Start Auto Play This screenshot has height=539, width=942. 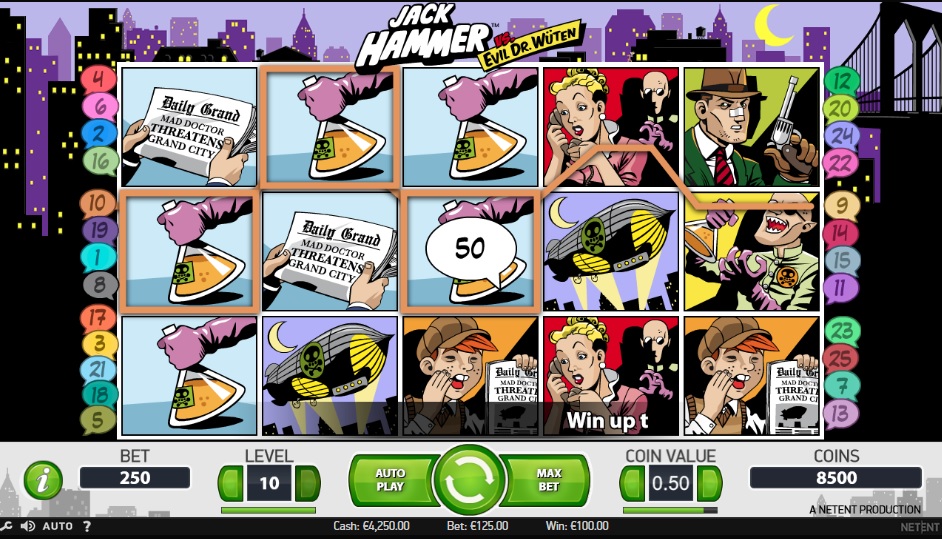click(390, 481)
